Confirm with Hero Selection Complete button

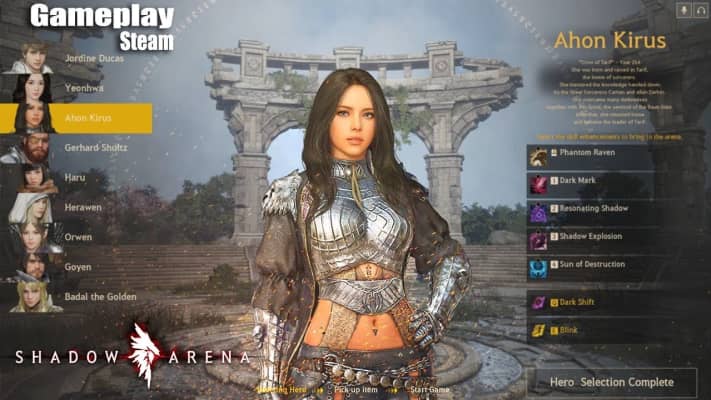click(x=611, y=382)
